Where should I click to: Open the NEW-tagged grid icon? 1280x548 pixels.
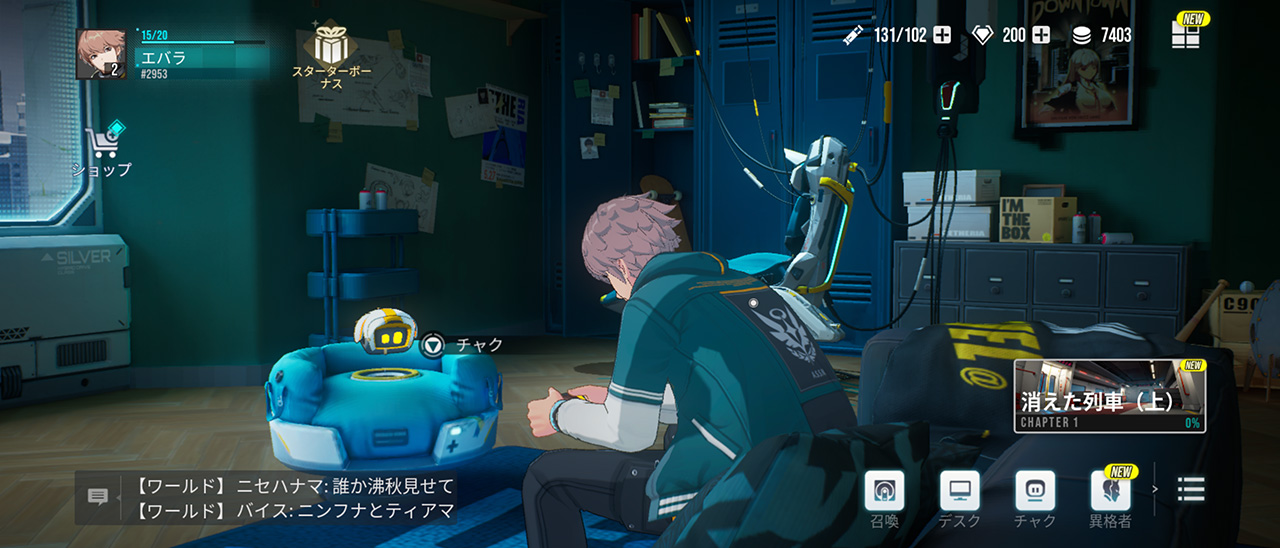click(x=1186, y=34)
